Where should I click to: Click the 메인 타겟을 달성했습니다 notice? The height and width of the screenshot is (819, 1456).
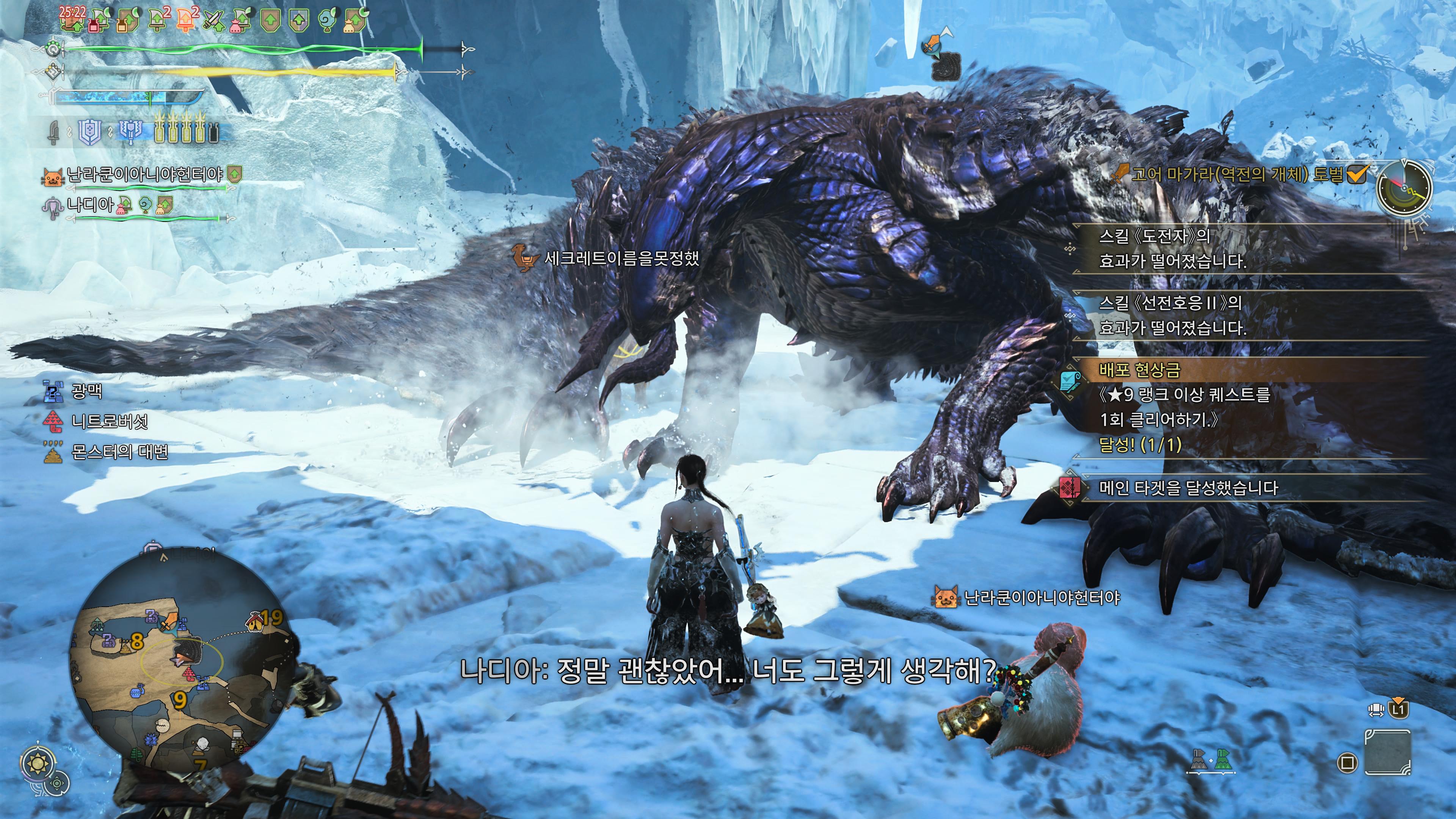(1187, 488)
